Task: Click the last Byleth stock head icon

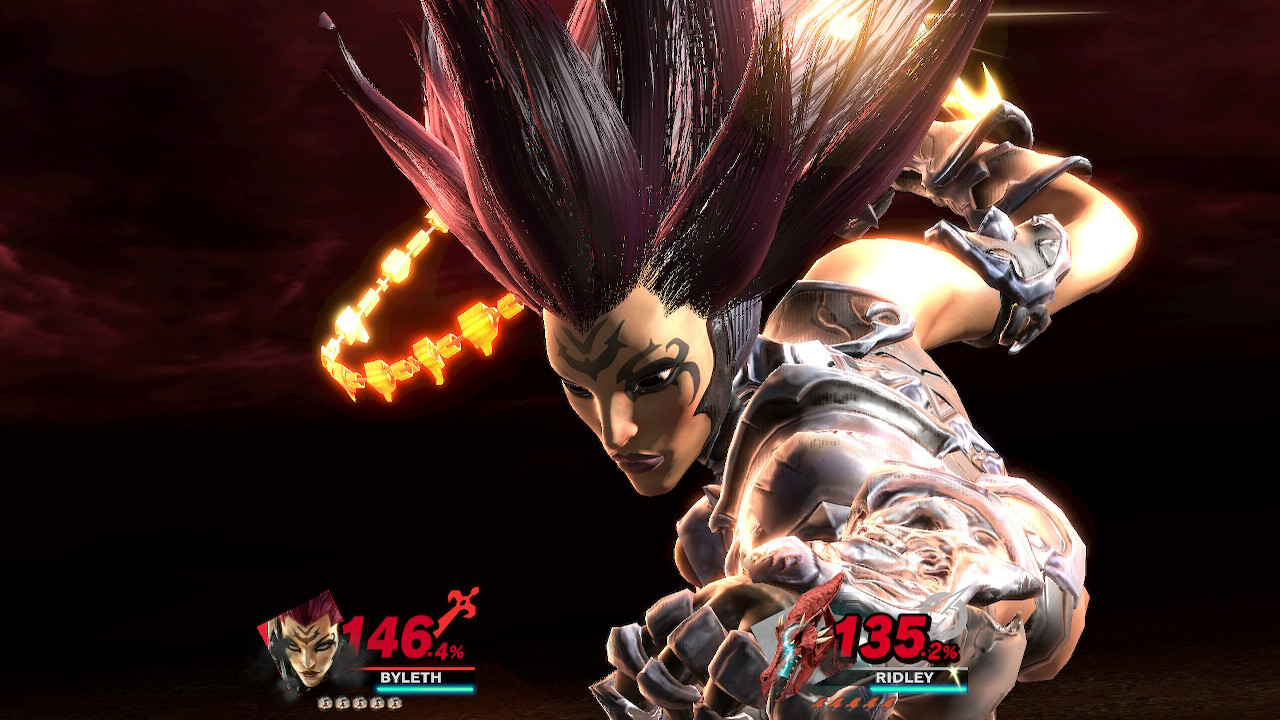Action: (393, 703)
